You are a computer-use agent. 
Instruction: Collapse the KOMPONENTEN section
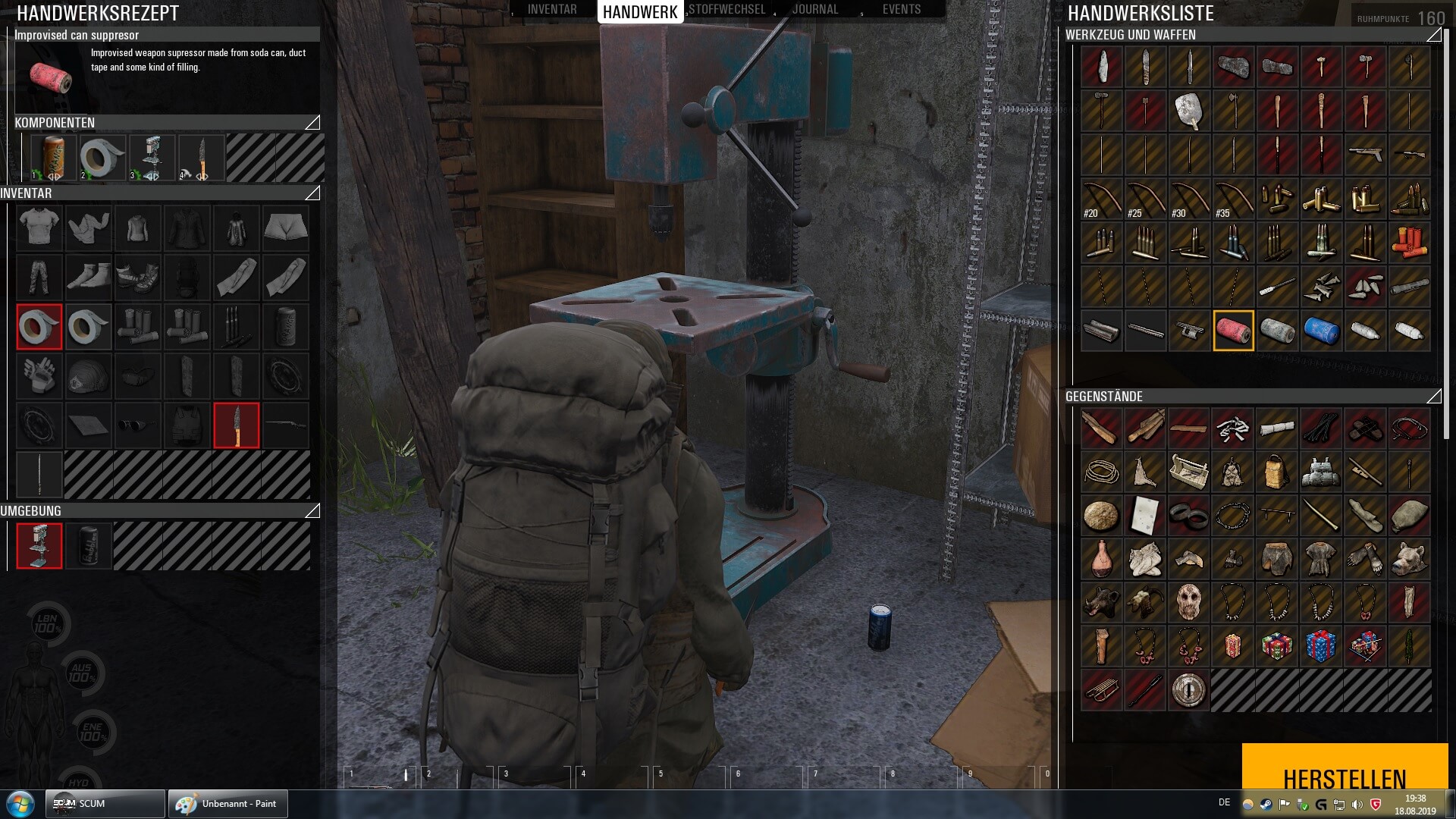coord(312,123)
